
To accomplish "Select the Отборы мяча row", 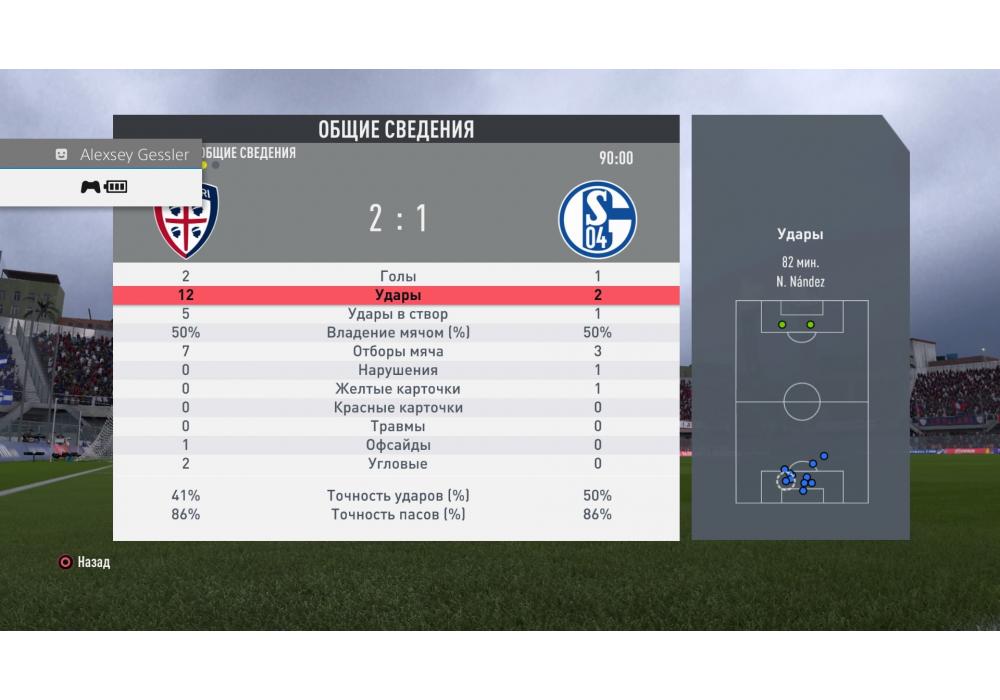I will point(398,351).
